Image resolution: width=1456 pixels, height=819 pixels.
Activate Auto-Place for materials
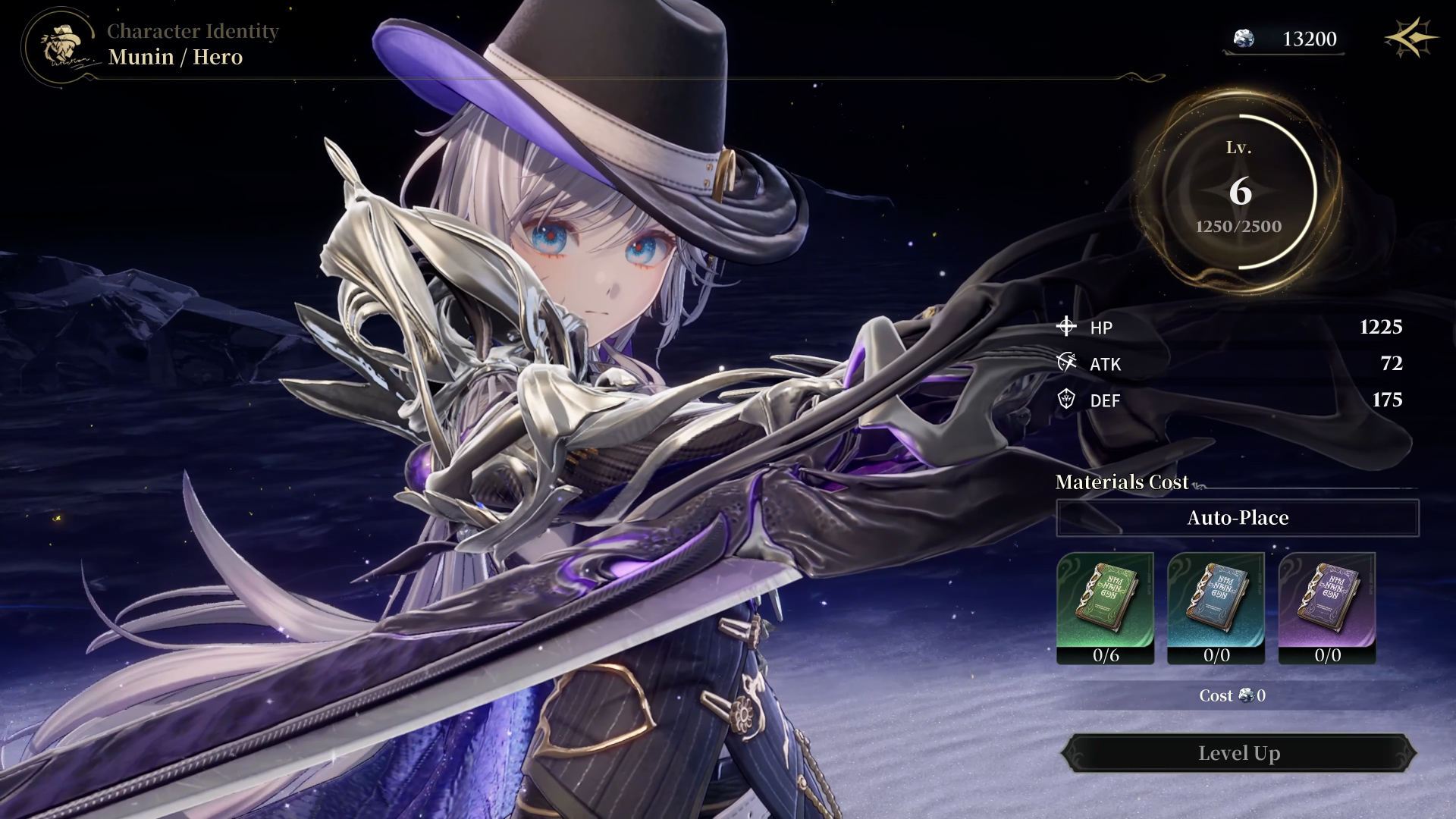tap(1238, 518)
